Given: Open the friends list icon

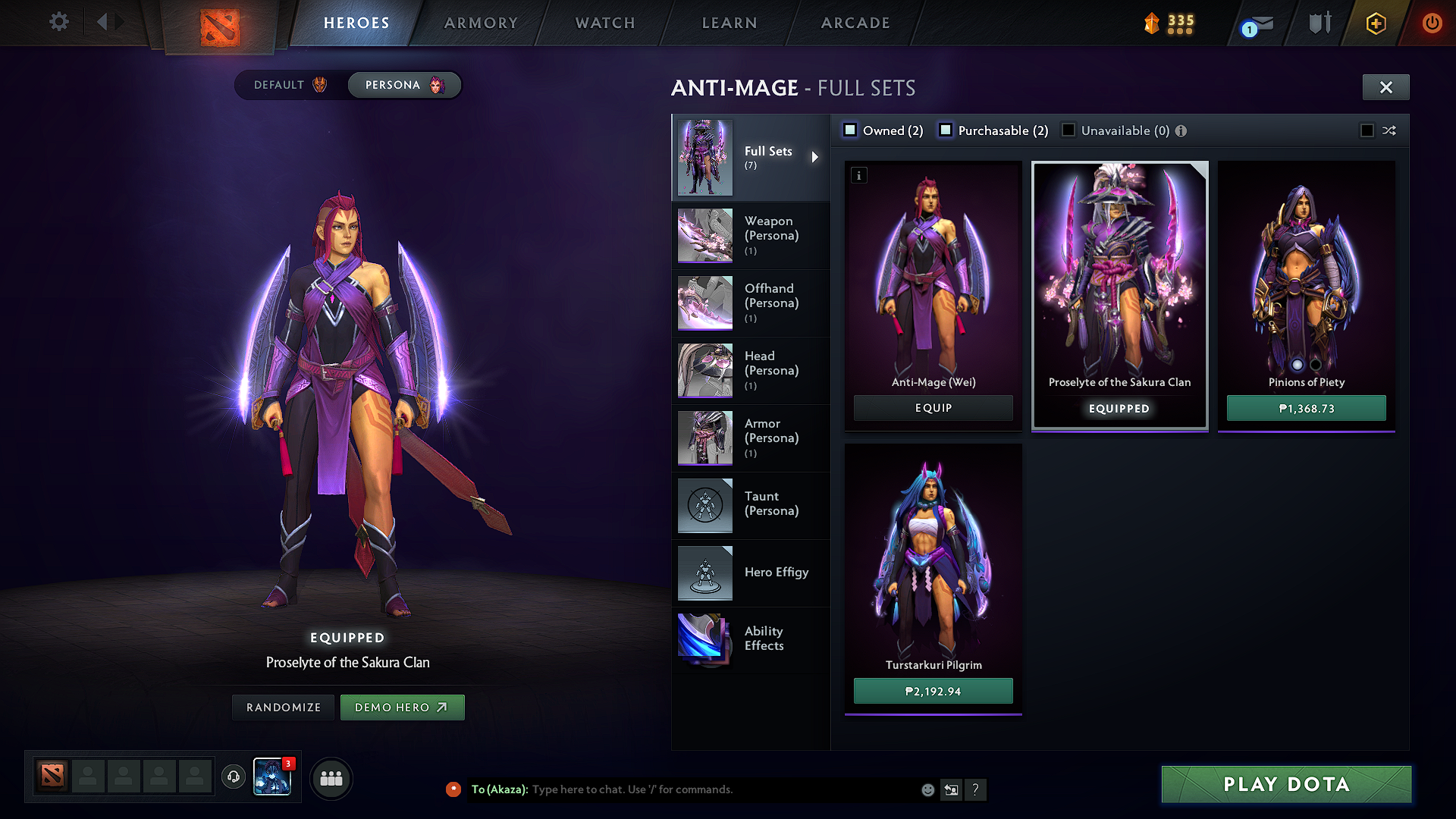Looking at the screenshot, I should click(x=331, y=778).
